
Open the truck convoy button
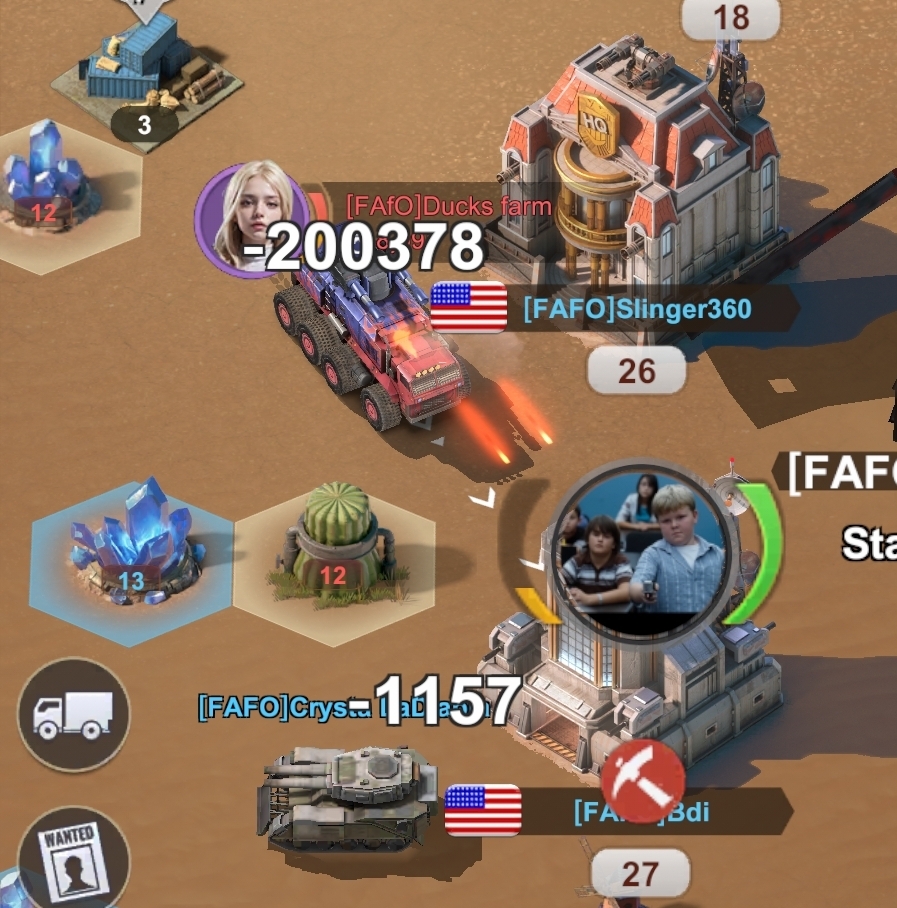(73, 713)
